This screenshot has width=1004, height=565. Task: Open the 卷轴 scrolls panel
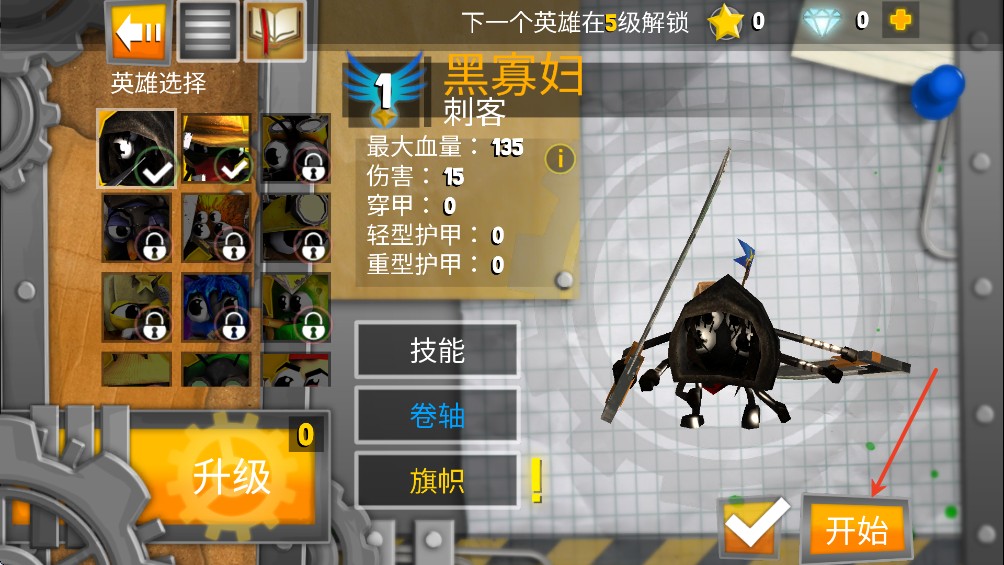[437, 416]
